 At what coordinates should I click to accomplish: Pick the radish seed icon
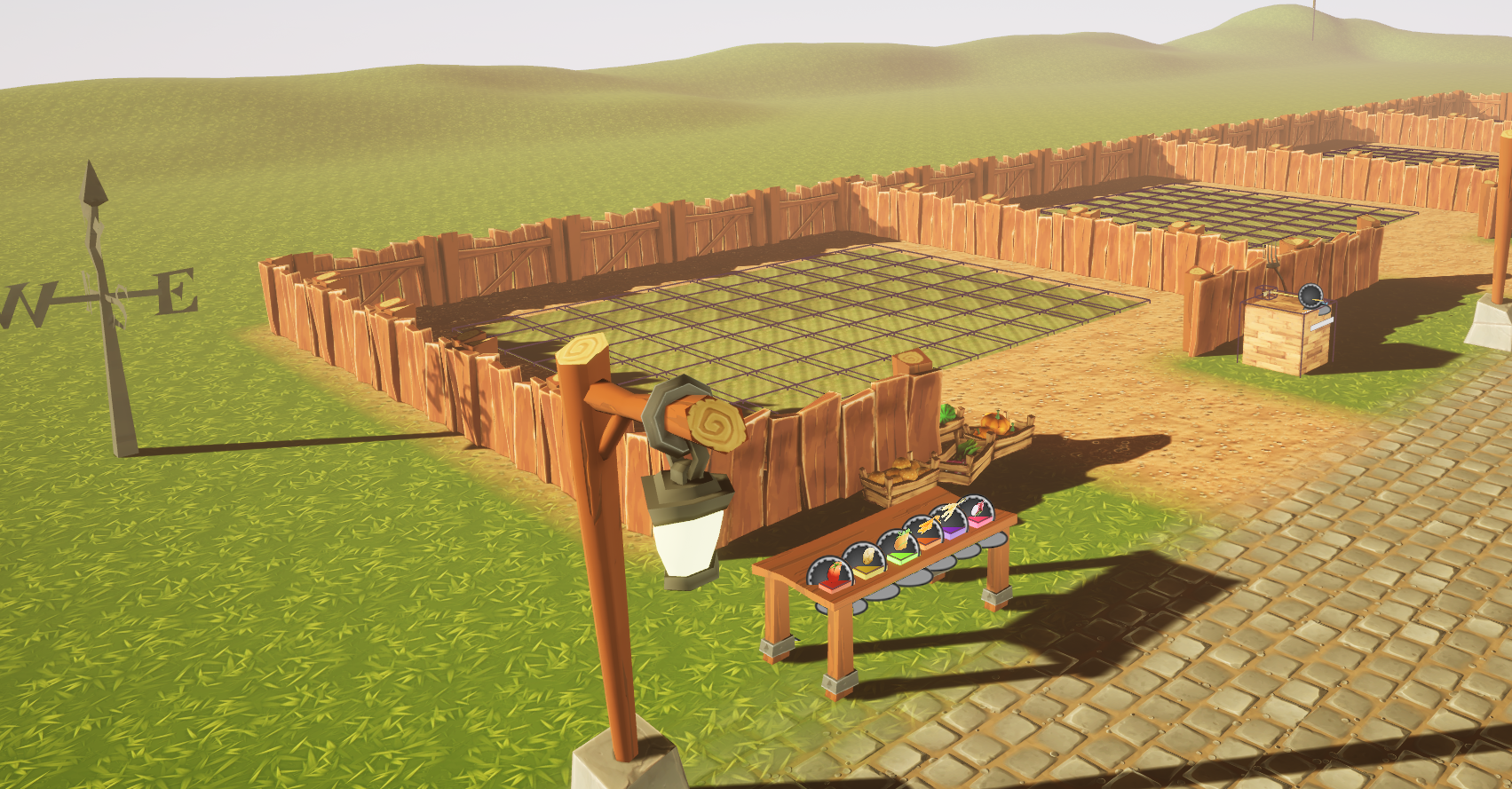point(977,510)
